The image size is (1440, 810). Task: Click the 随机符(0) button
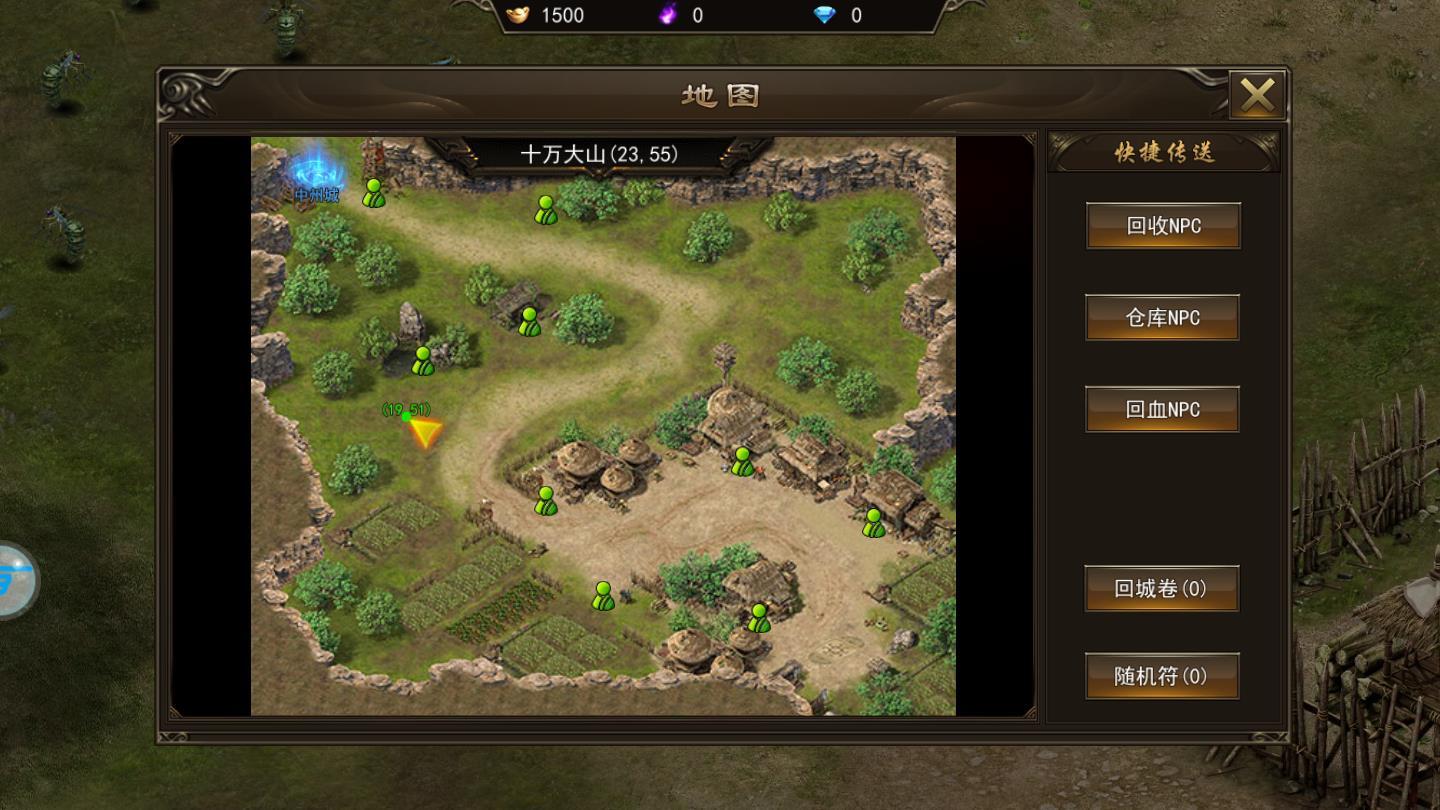click(x=1161, y=677)
